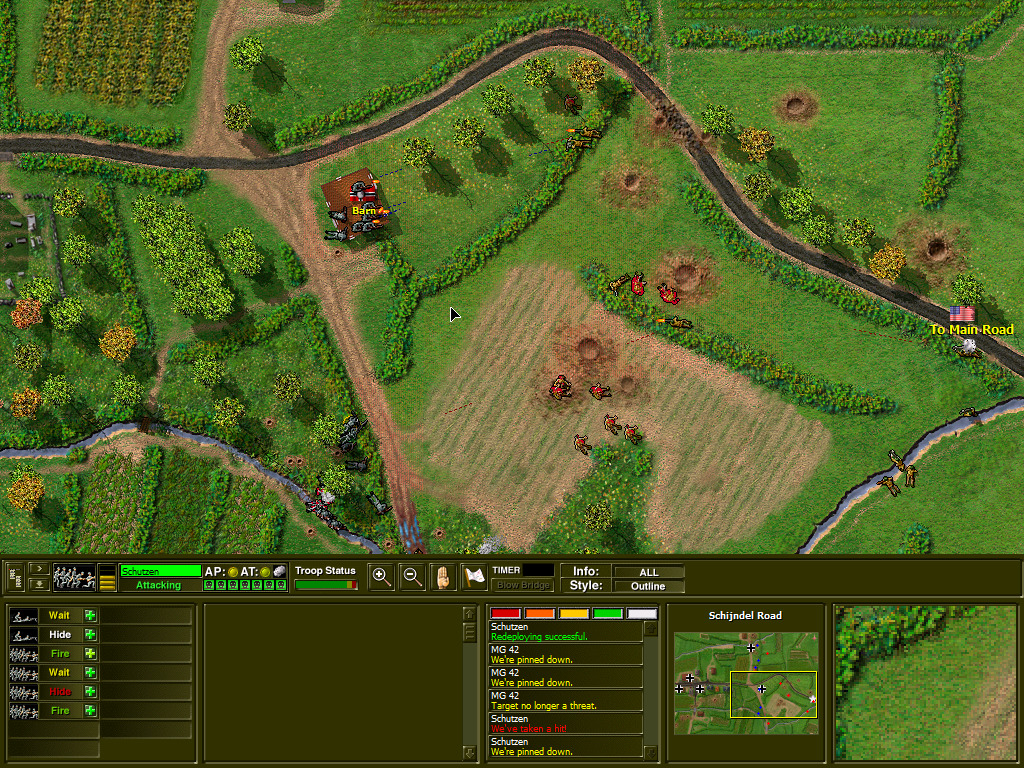Change the Info setting showing ALL
This screenshot has height=768, width=1024.
(x=648, y=572)
